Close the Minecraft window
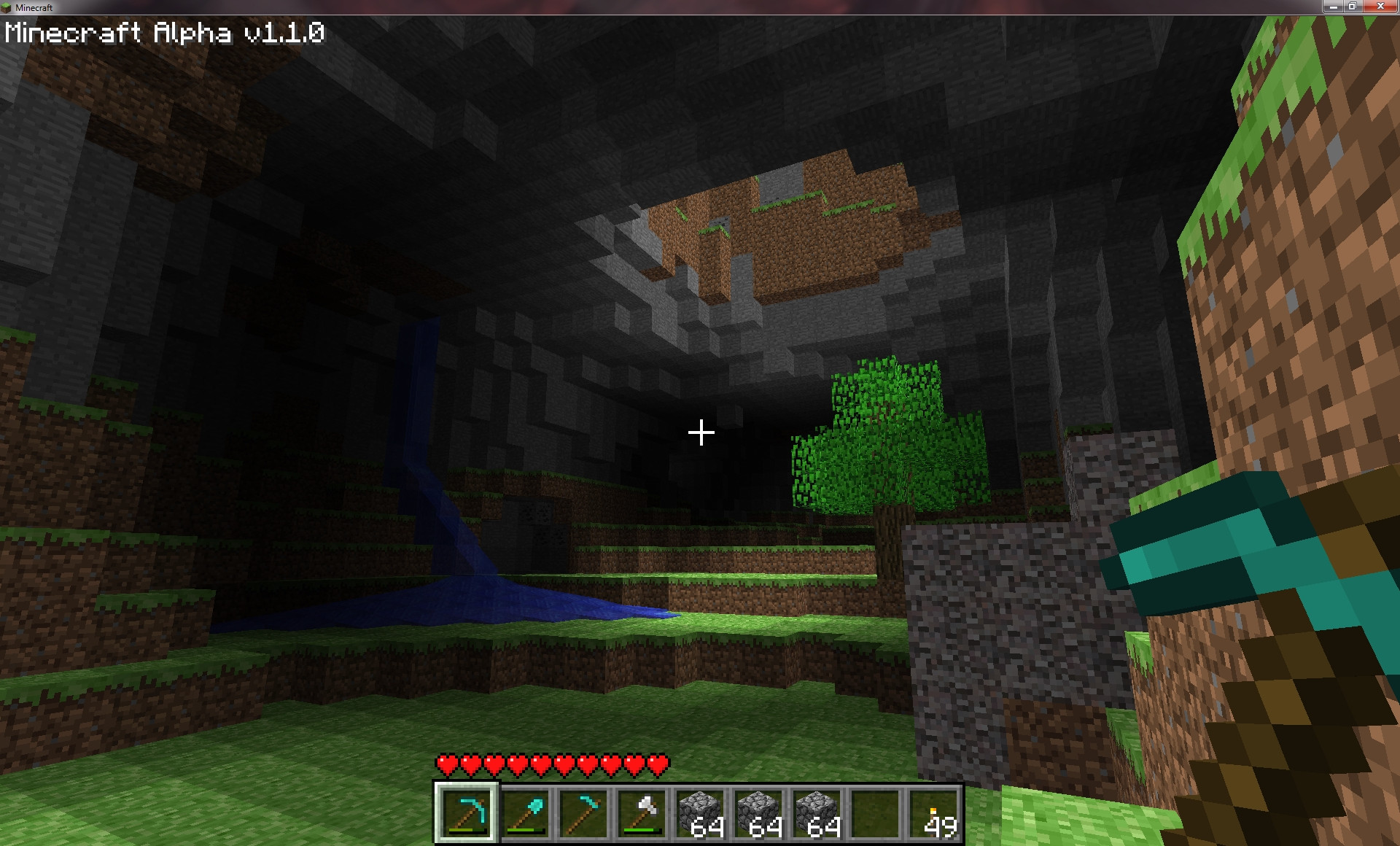The height and width of the screenshot is (846, 1400). [1380, 7]
